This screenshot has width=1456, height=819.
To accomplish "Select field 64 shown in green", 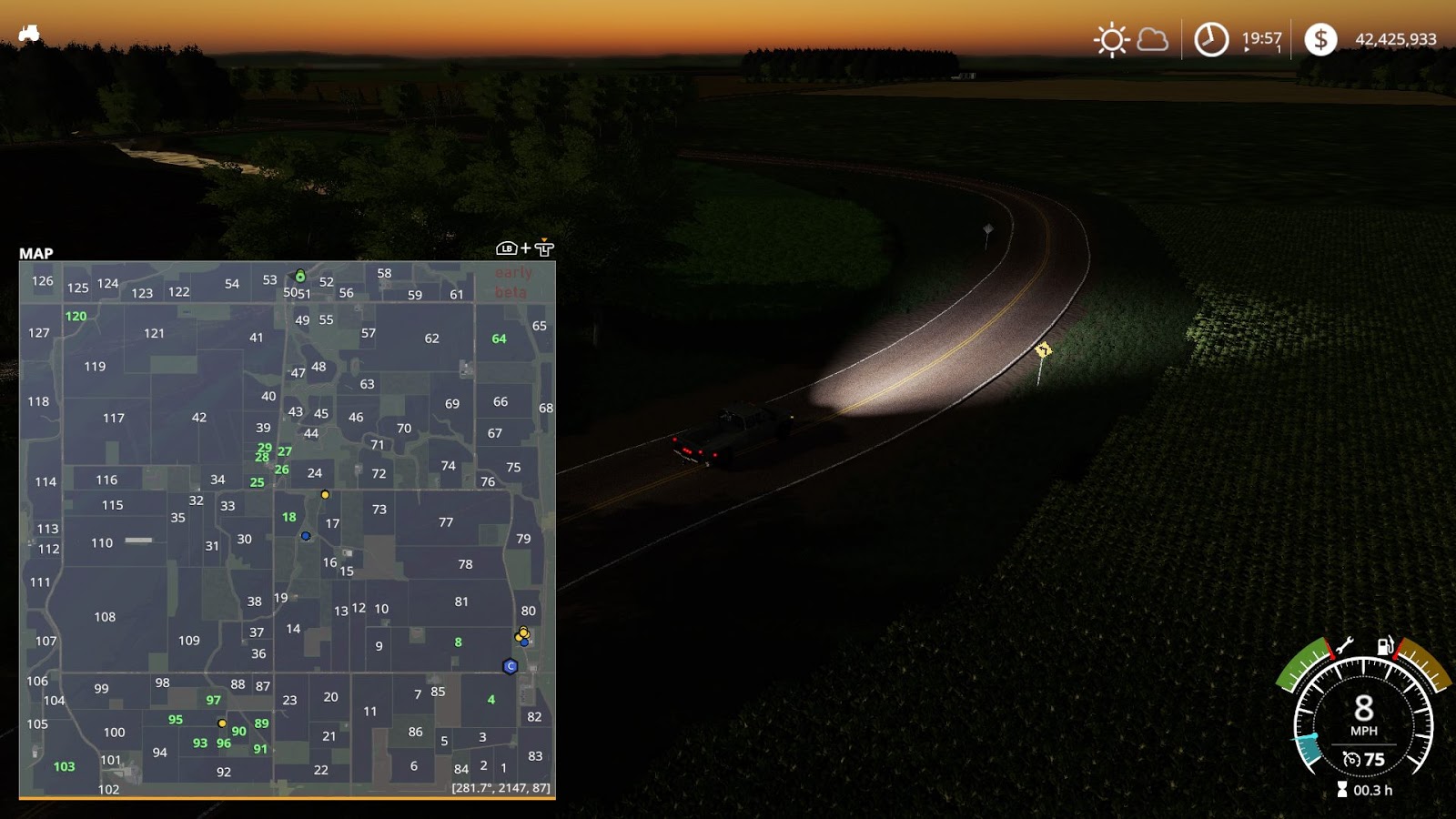I will (x=498, y=339).
